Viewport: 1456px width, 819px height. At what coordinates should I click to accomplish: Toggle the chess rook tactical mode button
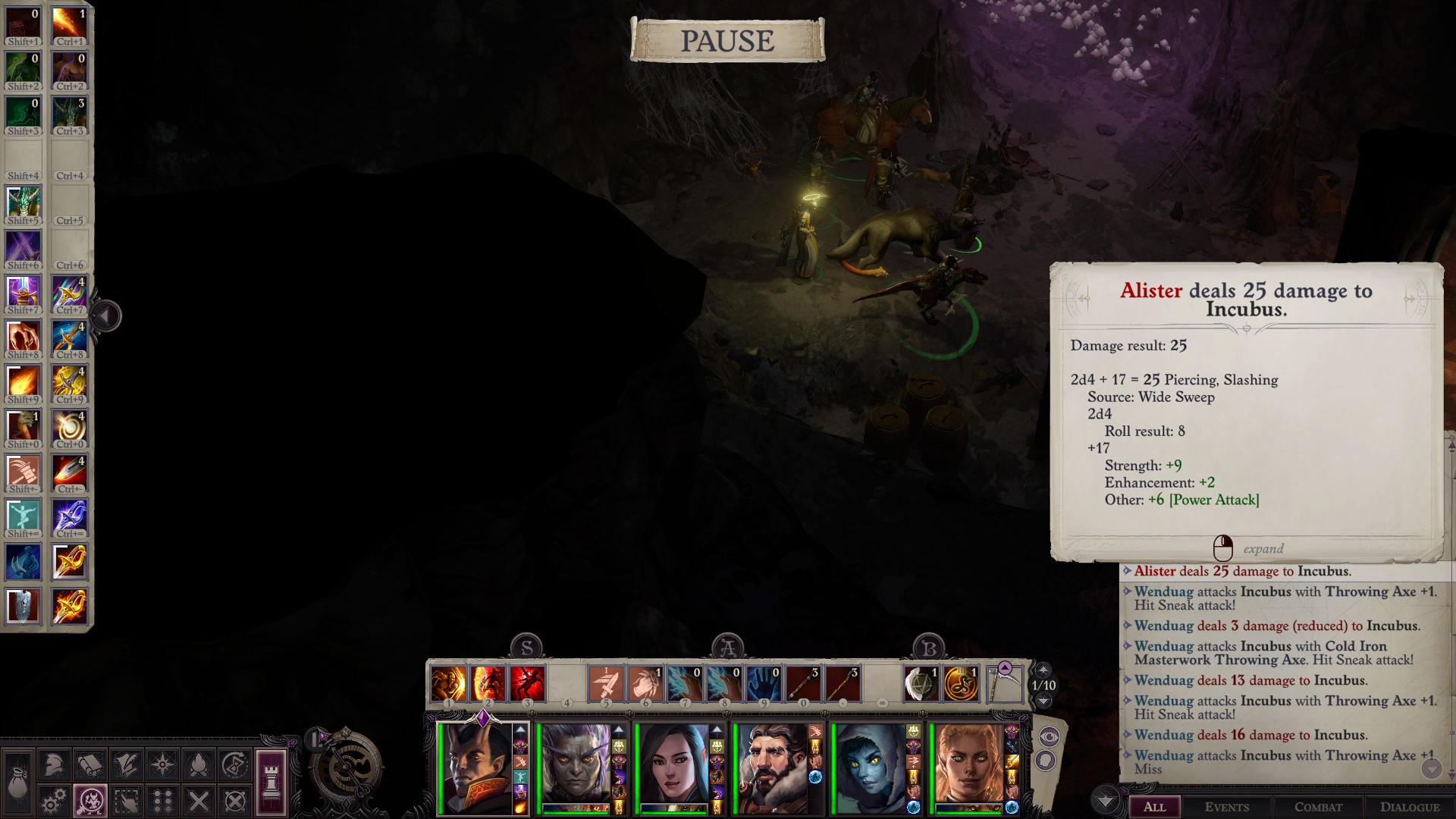coord(271,783)
